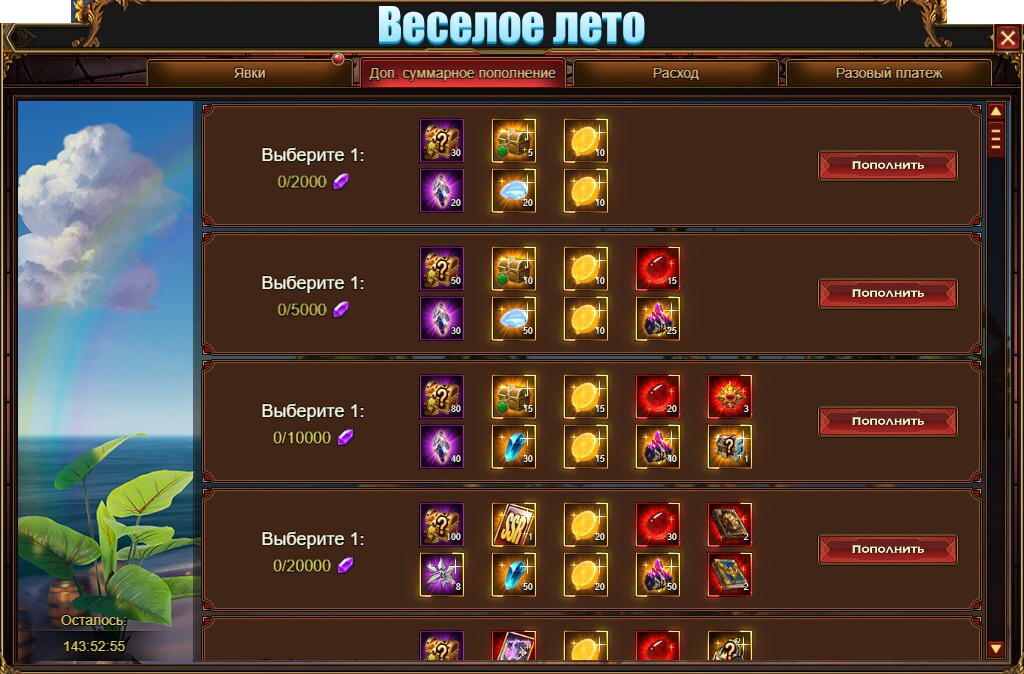Select the red sun emblem reward

pos(729,397)
